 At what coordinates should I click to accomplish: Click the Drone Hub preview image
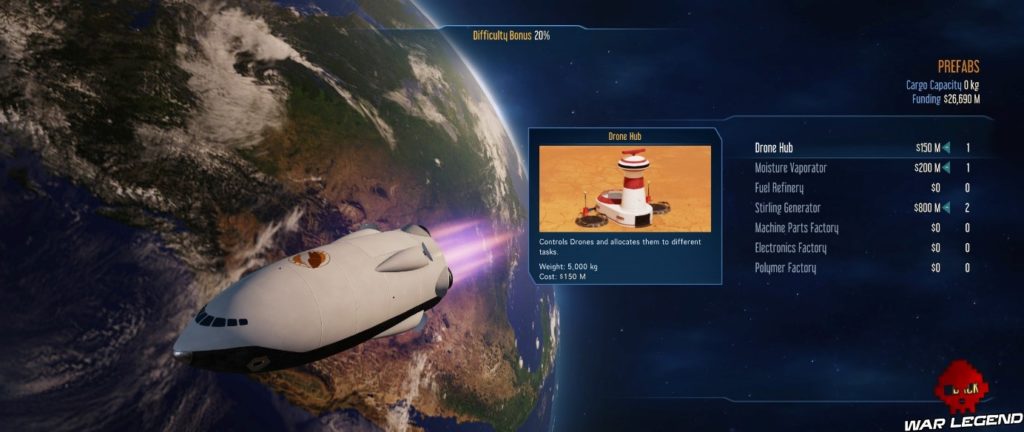[625, 188]
